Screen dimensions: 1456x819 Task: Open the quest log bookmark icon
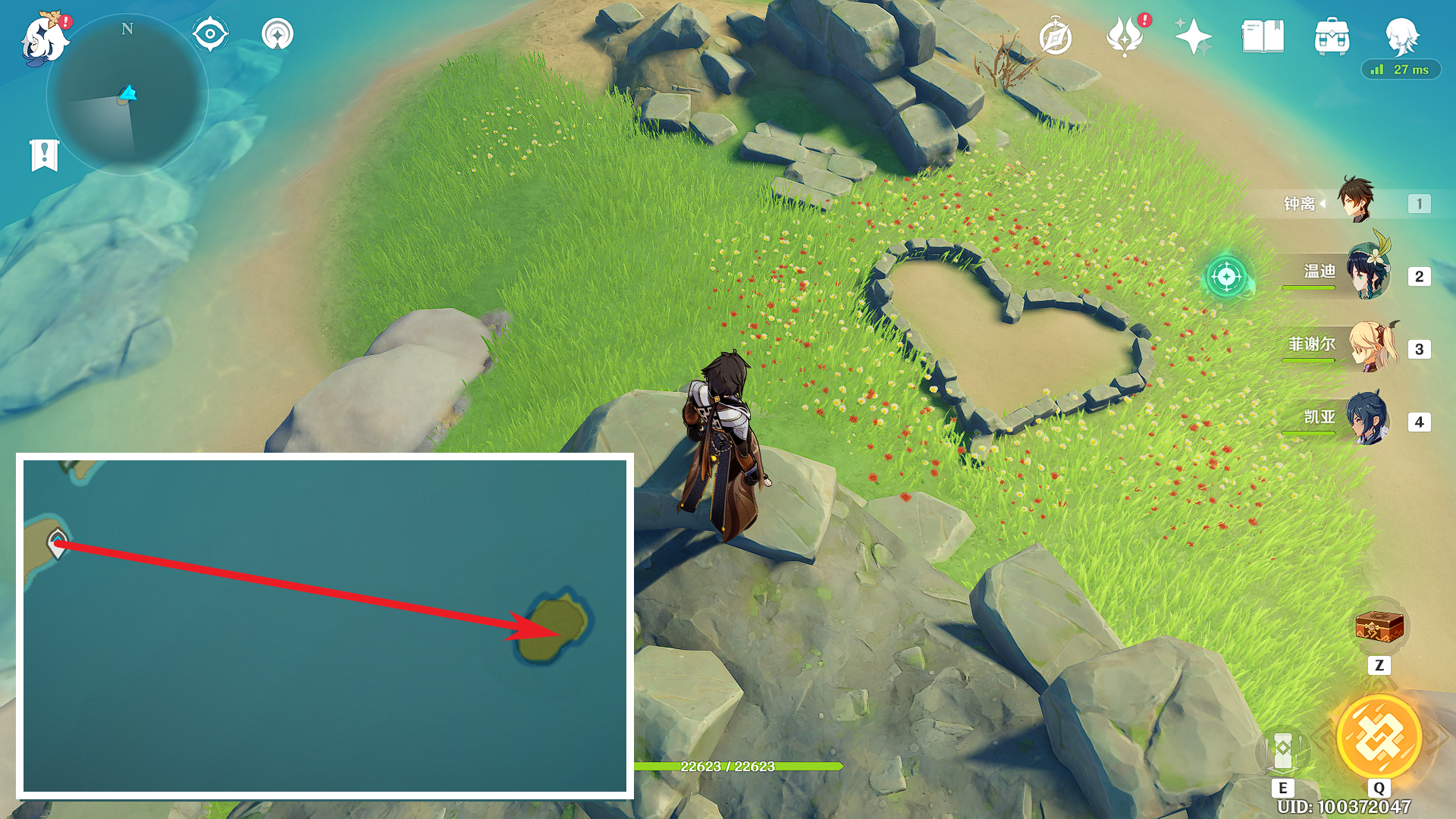point(45,155)
